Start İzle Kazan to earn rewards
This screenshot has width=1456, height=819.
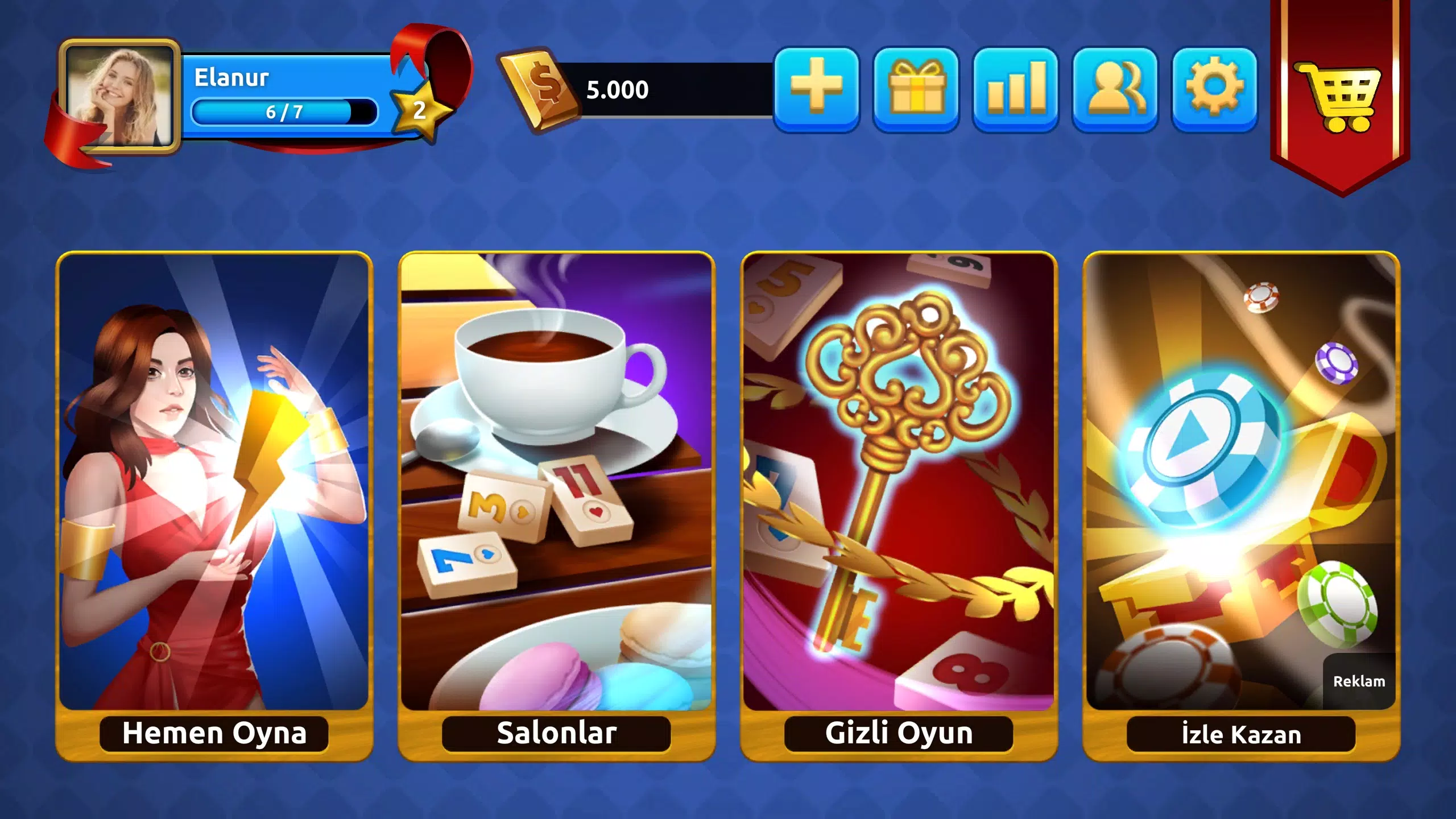tap(1243, 506)
